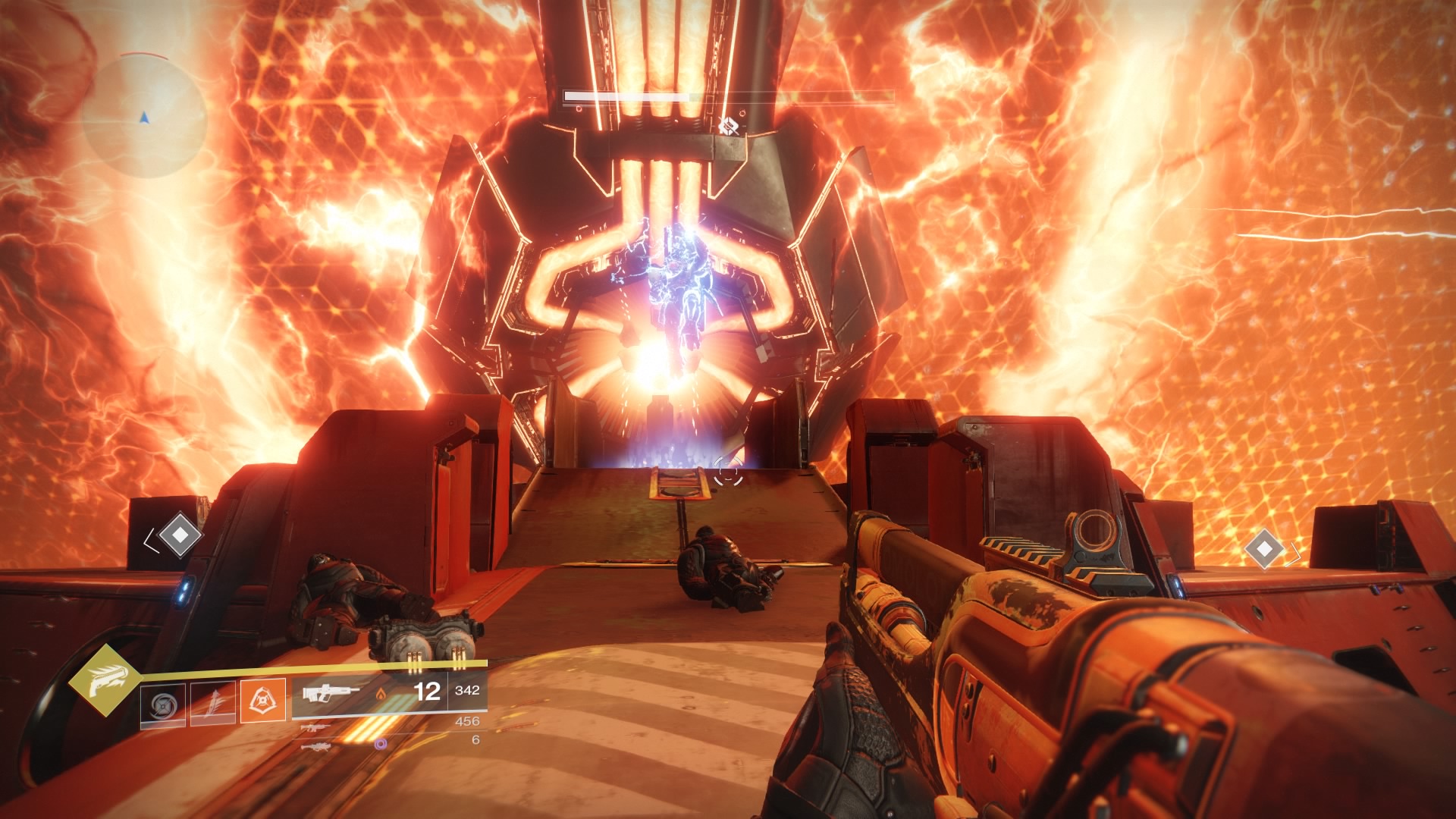
Task: Click the boss emblem below the health bar
Action: (729, 126)
